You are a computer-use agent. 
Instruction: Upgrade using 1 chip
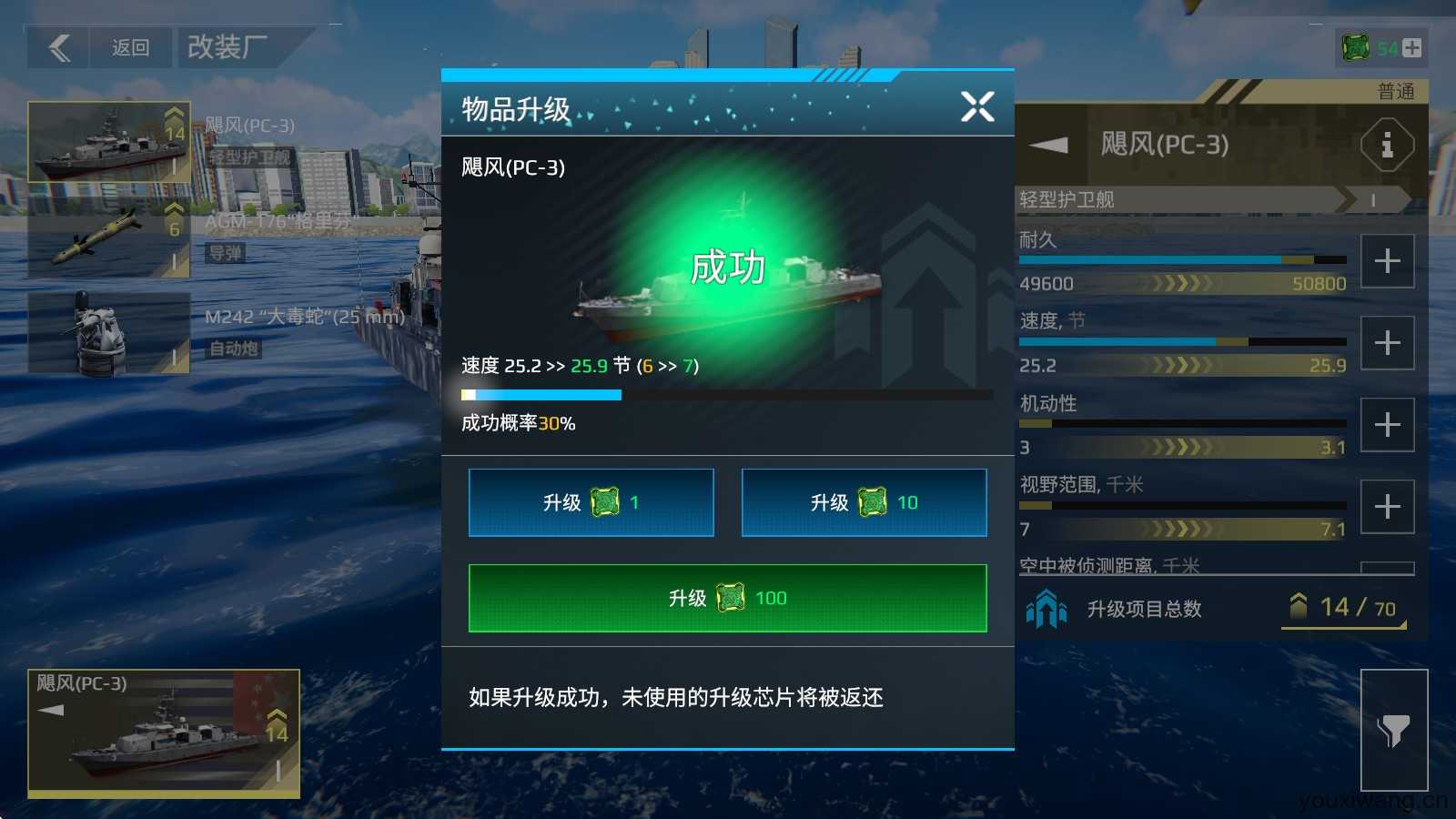pyautogui.click(x=591, y=502)
